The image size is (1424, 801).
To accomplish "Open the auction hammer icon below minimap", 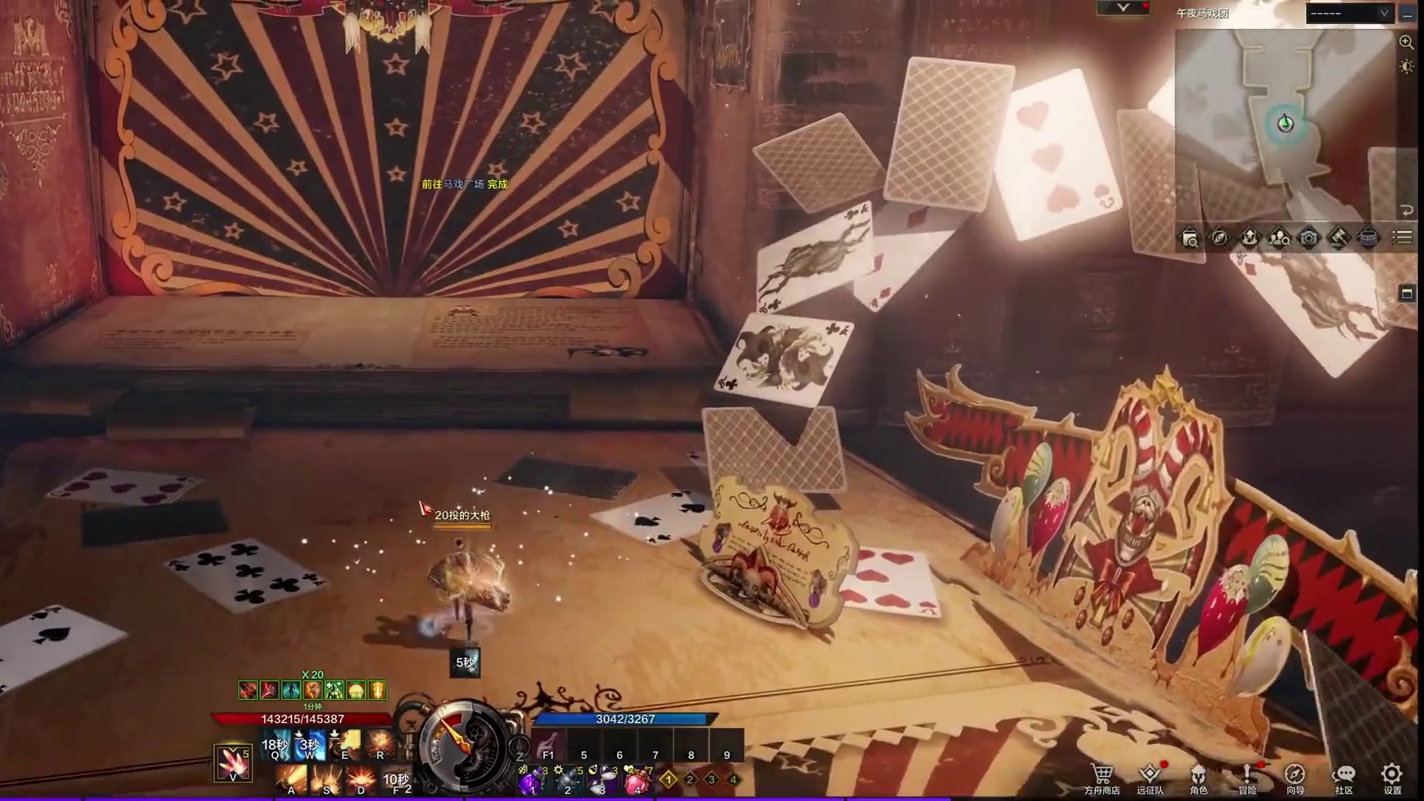I will pyautogui.click(x=1339, y=238).
